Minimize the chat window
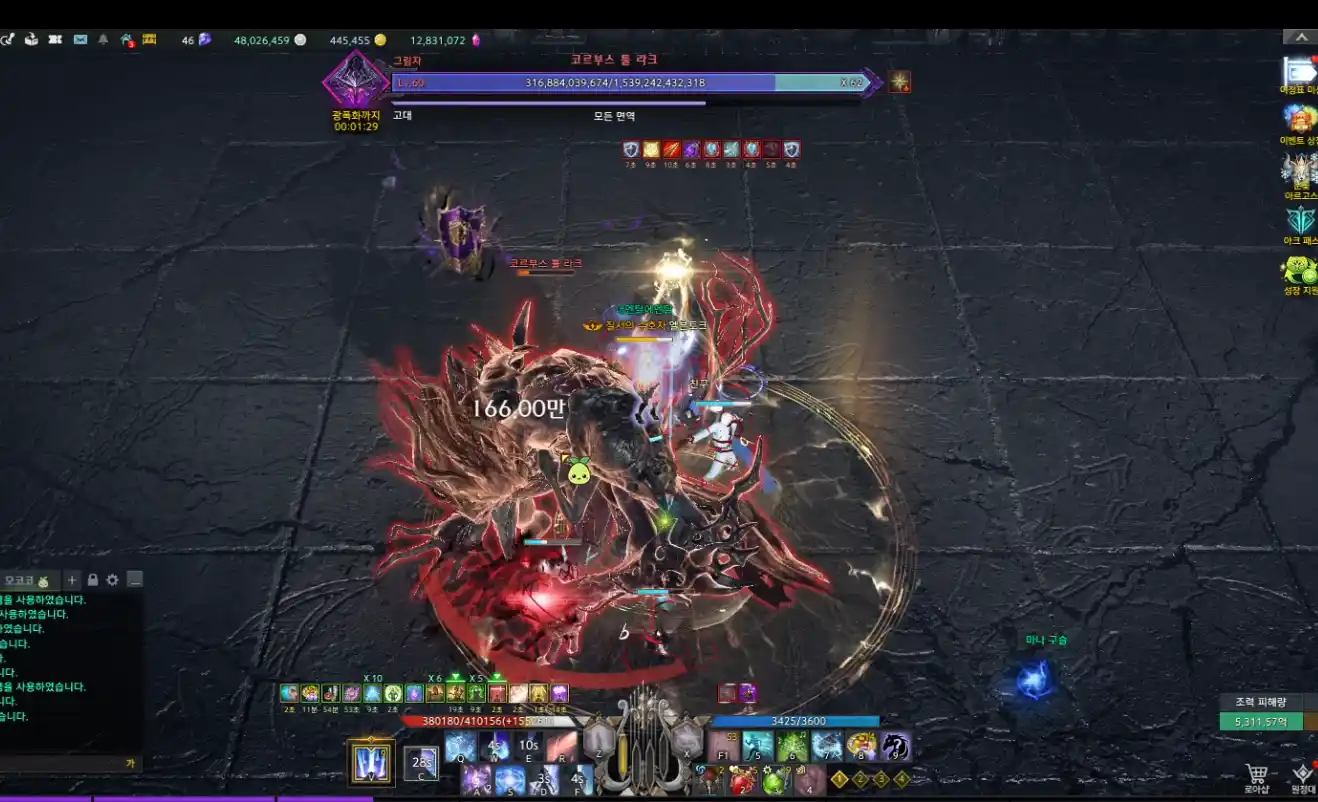Image resolution: width=1318 pixels, height=802 pixels. (x=134, y=580)
